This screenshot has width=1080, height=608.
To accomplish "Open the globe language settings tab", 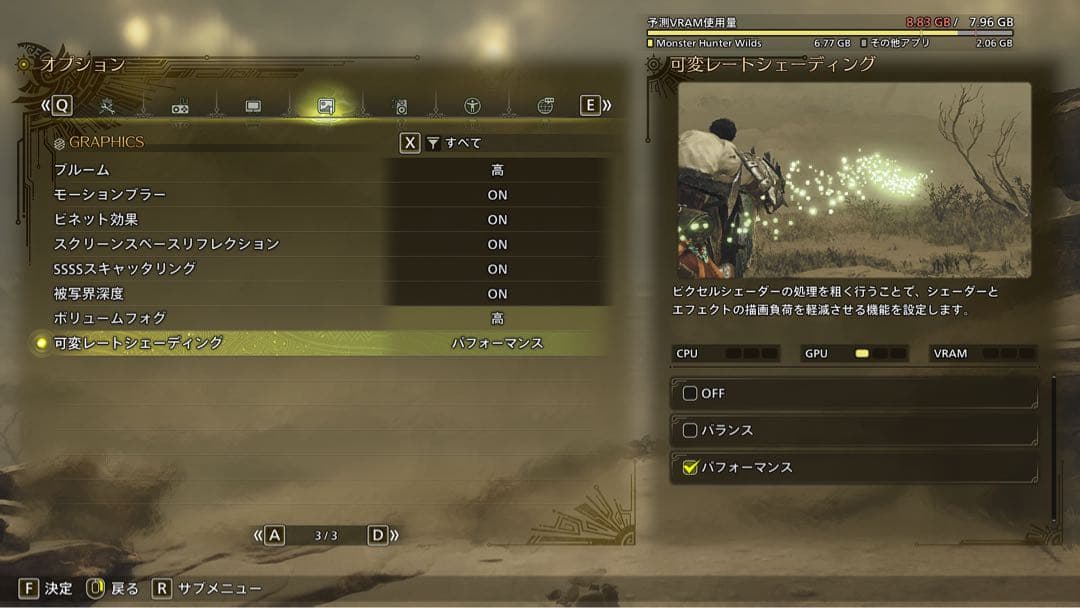I will tap(545, 106).
